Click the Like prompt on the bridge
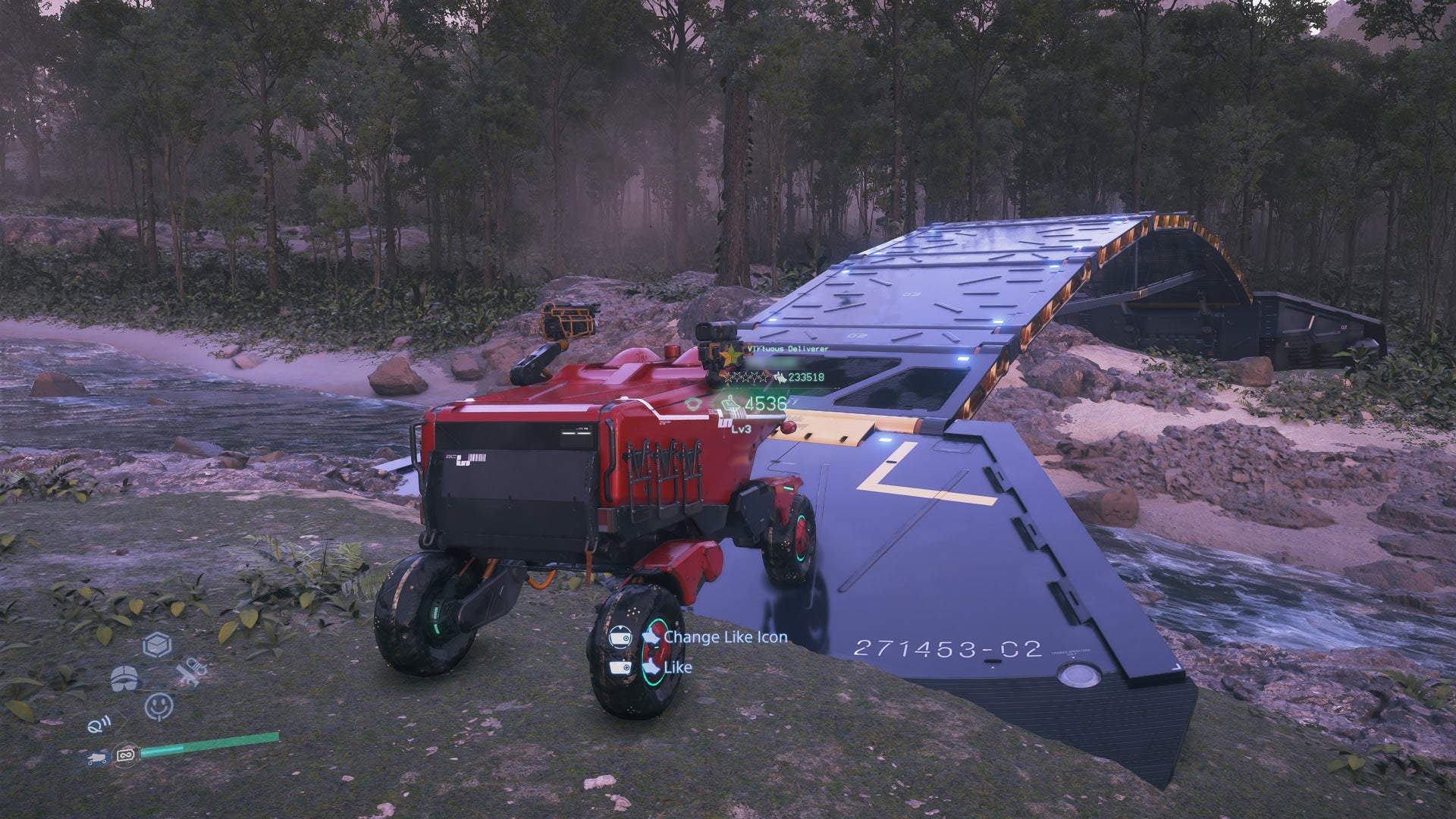The image size is (1456, 819). 677,667
